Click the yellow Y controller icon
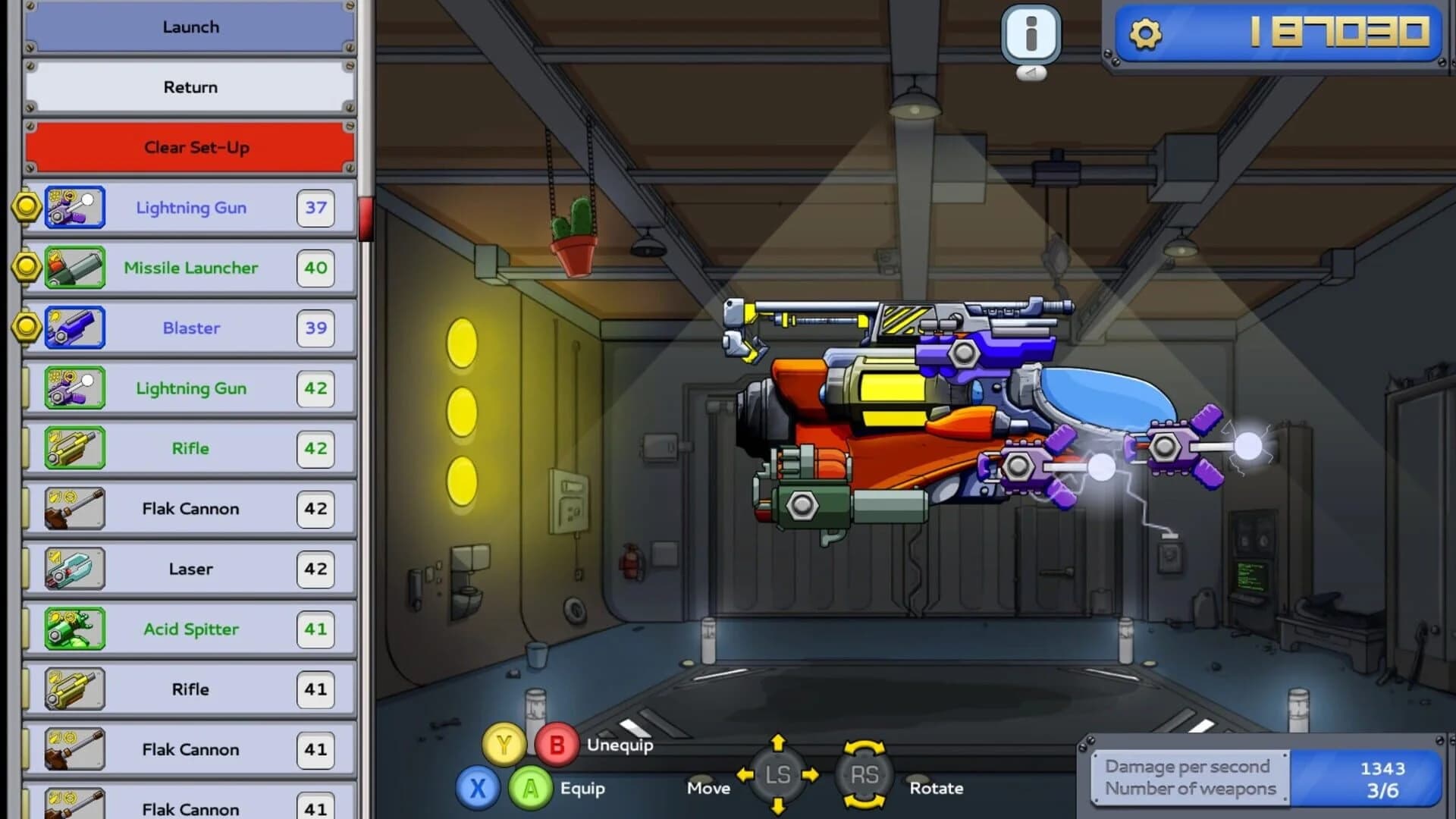Screen dimensions: 1456x819 (504, 745)
